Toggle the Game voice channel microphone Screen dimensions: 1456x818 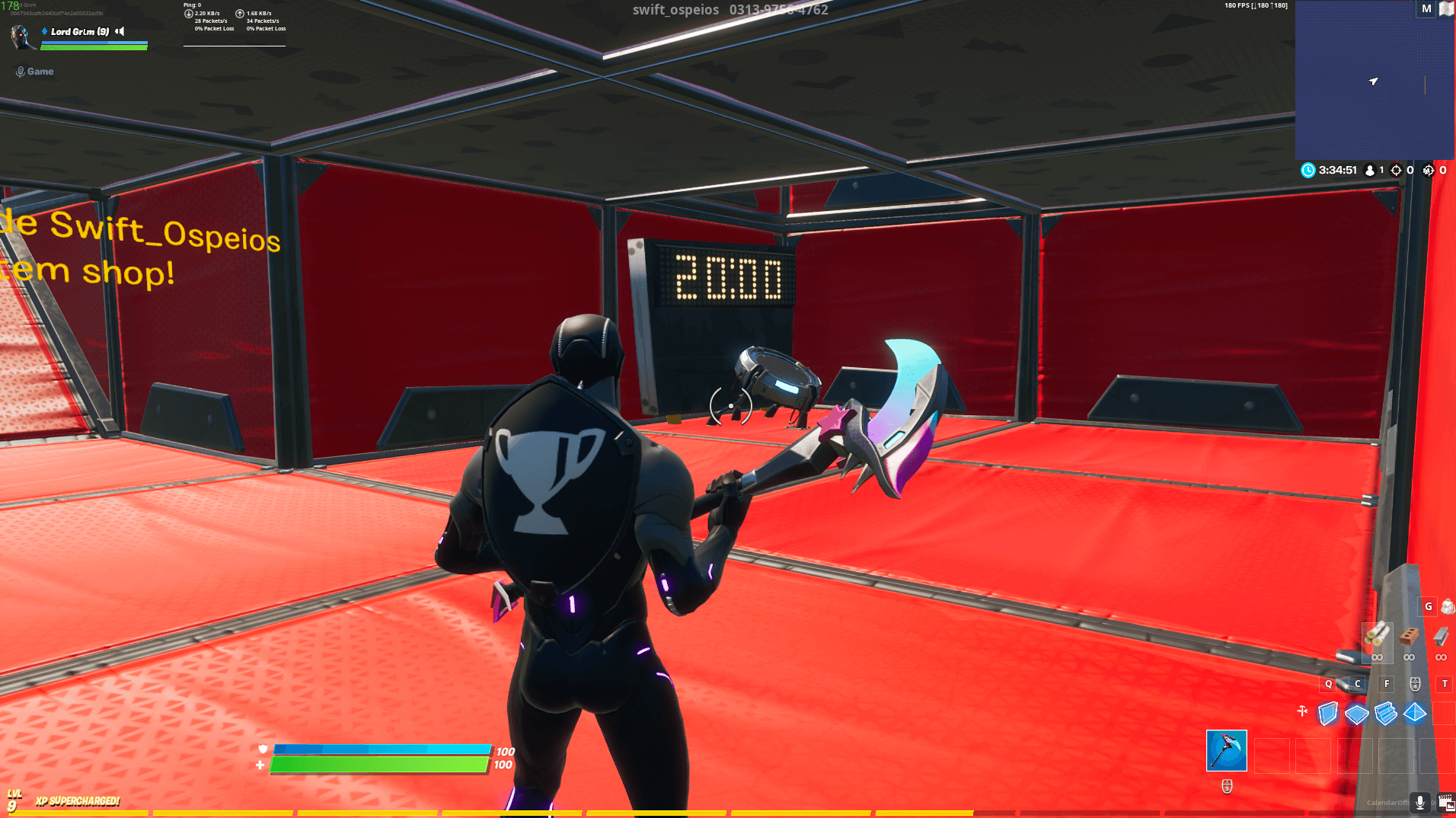click(20, 71)
